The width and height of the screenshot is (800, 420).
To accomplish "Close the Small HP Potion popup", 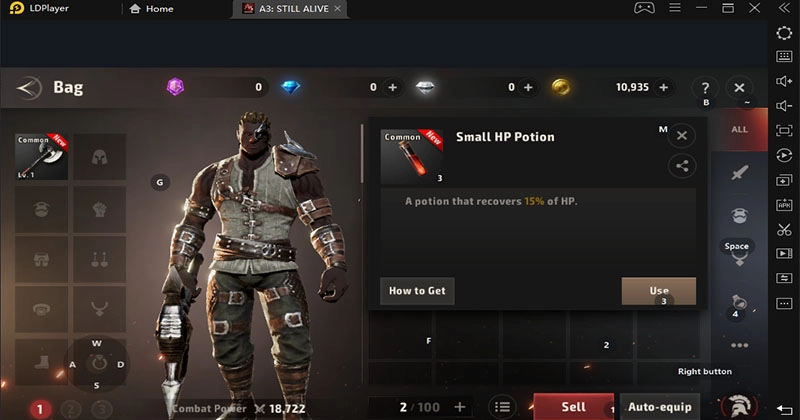I will pos(682,136).
